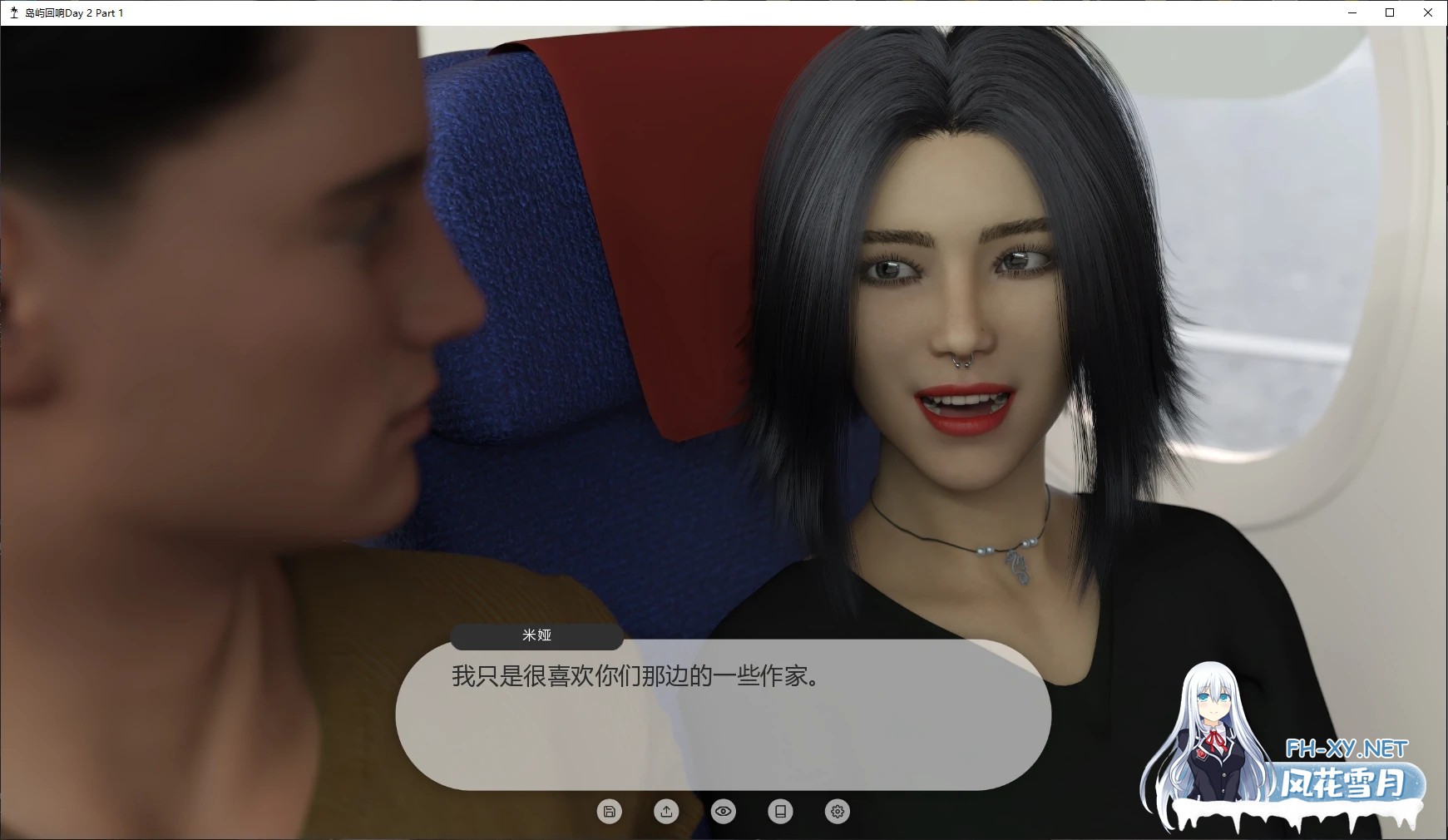Open the dialogue history log book icon

coord(780,811)
